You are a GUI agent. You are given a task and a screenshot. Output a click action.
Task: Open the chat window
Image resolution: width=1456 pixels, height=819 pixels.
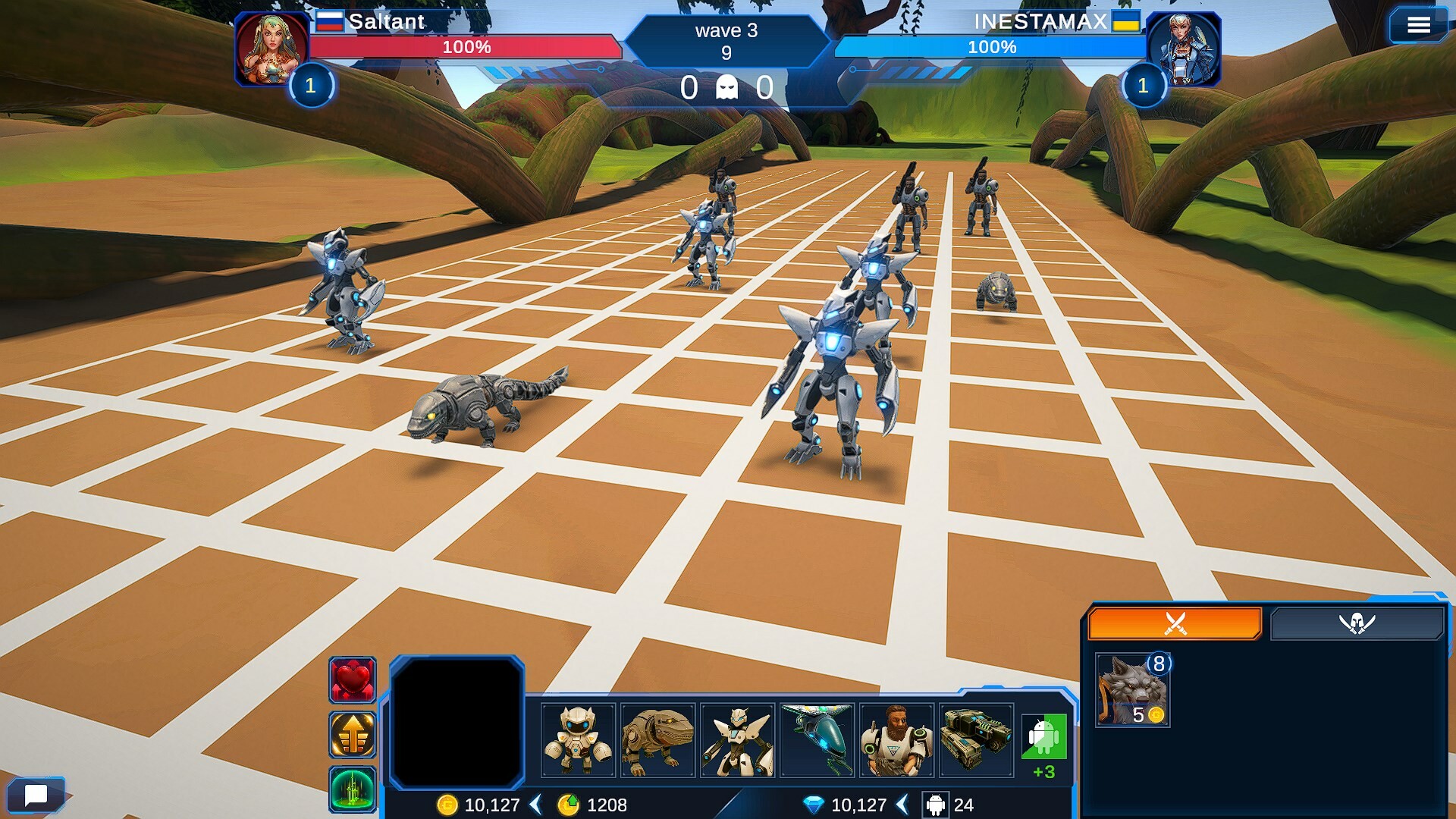(x=36, y=795)
